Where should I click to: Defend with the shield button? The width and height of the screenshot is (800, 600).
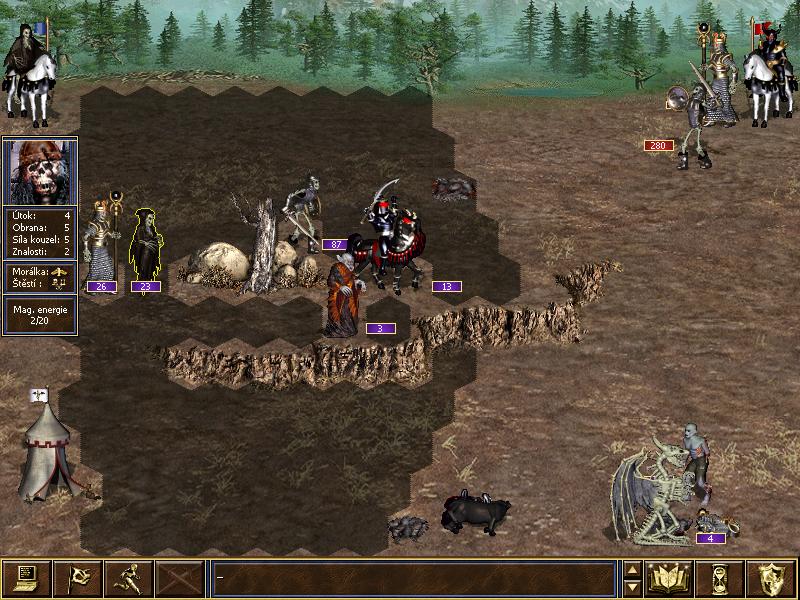772,578
